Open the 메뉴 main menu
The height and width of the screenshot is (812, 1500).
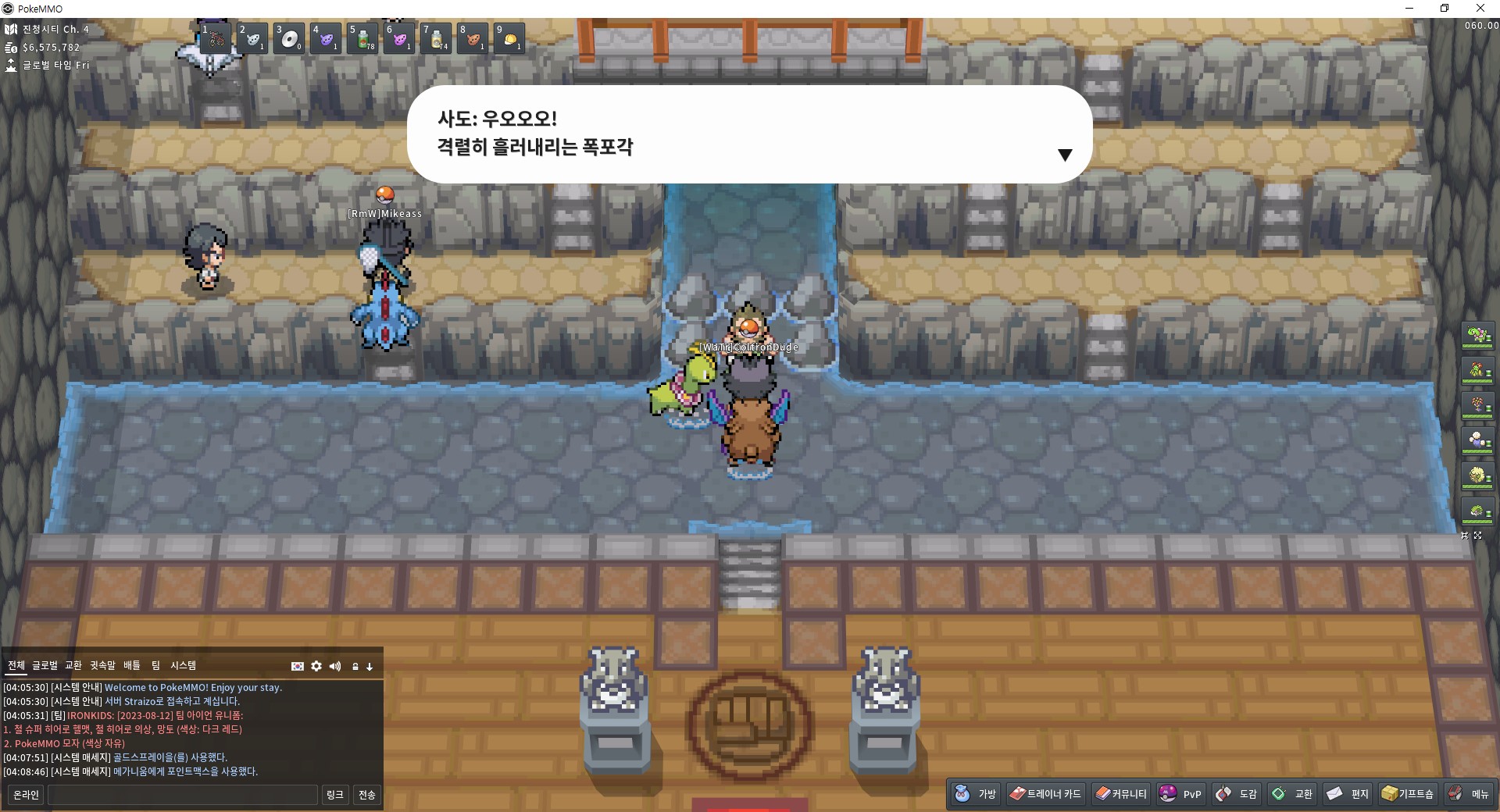(1469, 794)
